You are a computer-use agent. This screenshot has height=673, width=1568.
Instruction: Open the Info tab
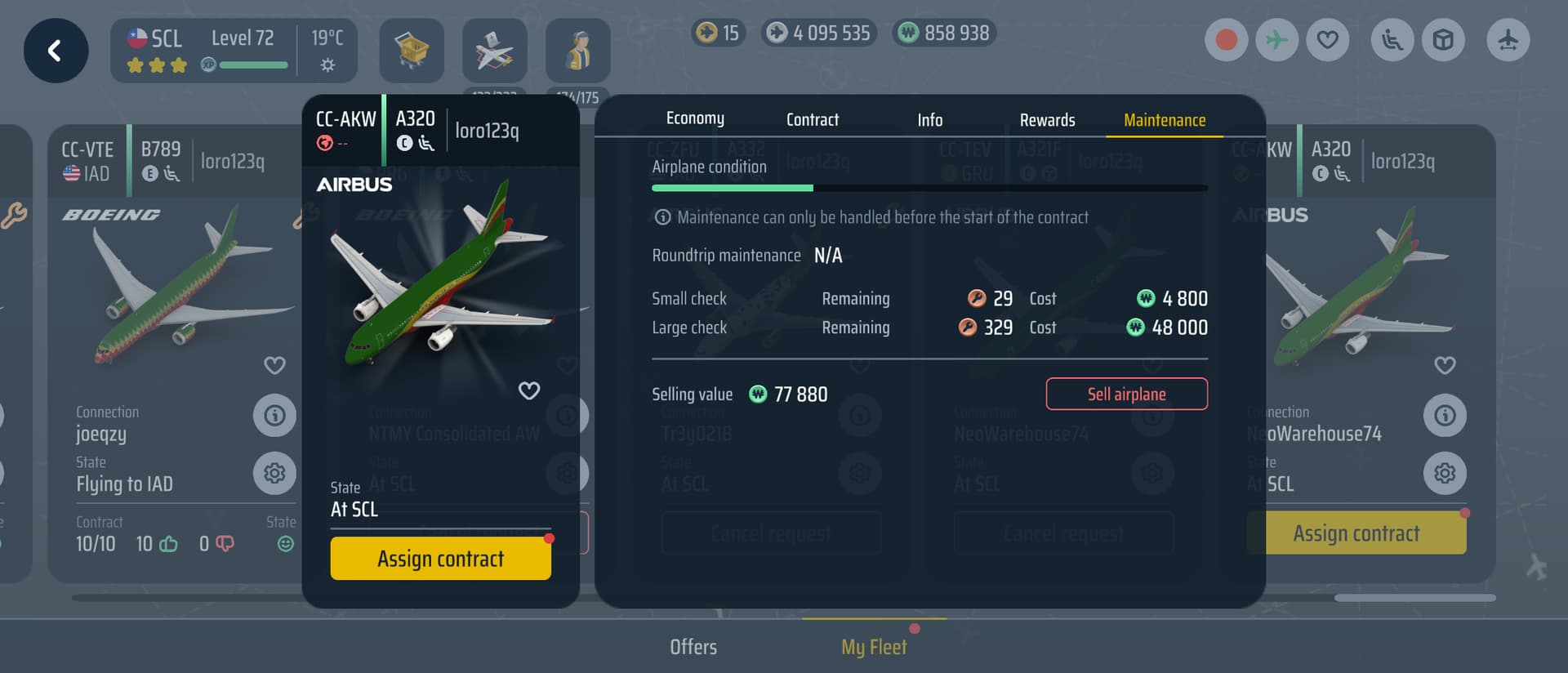tap(929, 120)
